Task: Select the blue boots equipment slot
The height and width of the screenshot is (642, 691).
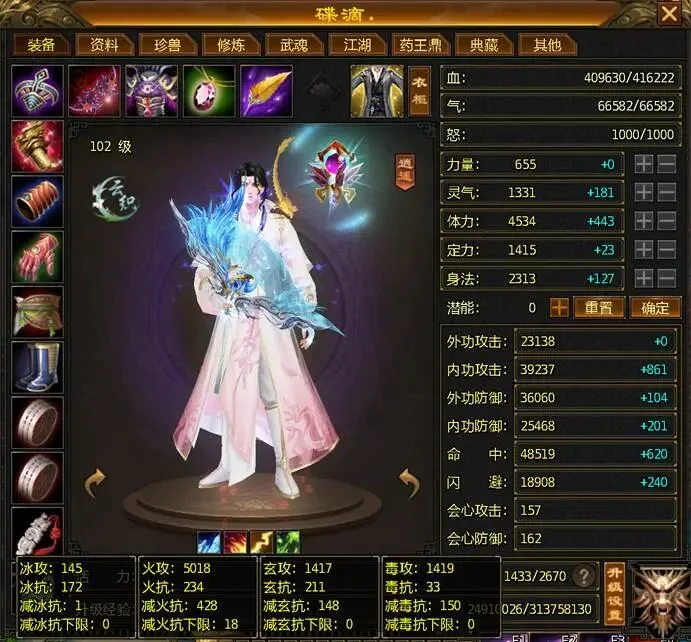Action: point(38,367)
